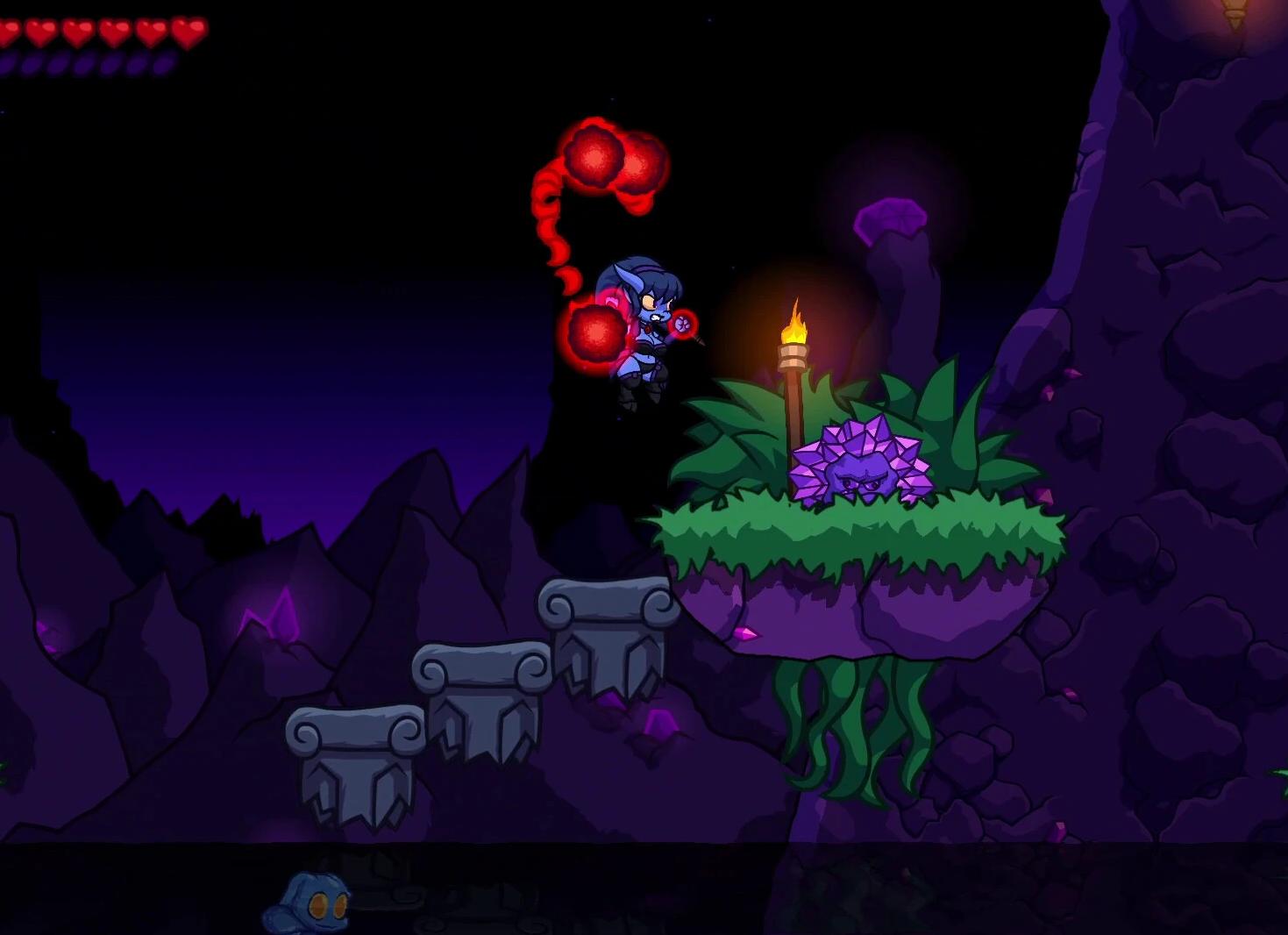Click the purple gem embedded below the floating island
This screenshot has height=935, width=1288.
coord(745,633)
